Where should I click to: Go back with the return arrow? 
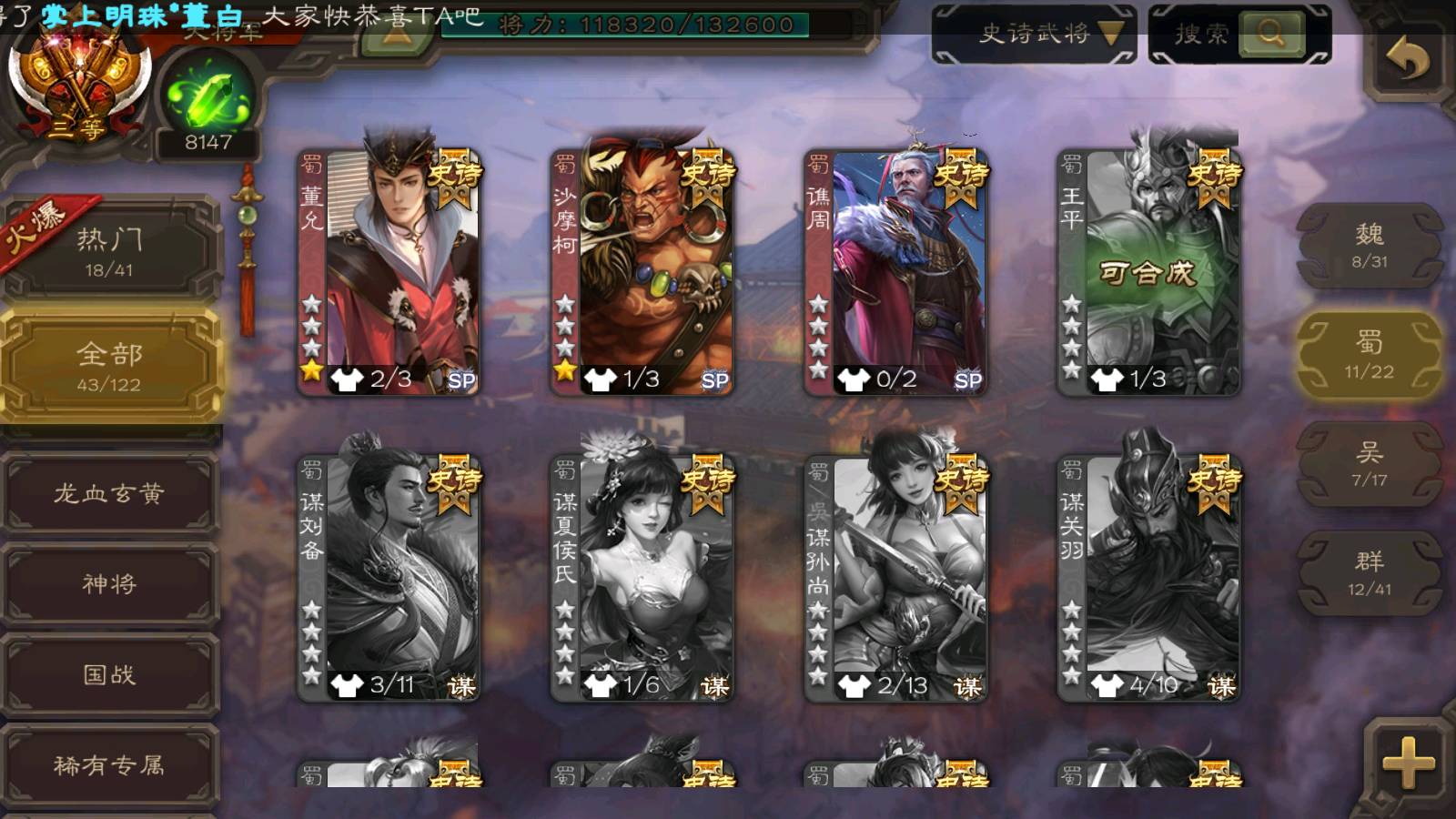tap(1407, 60)
